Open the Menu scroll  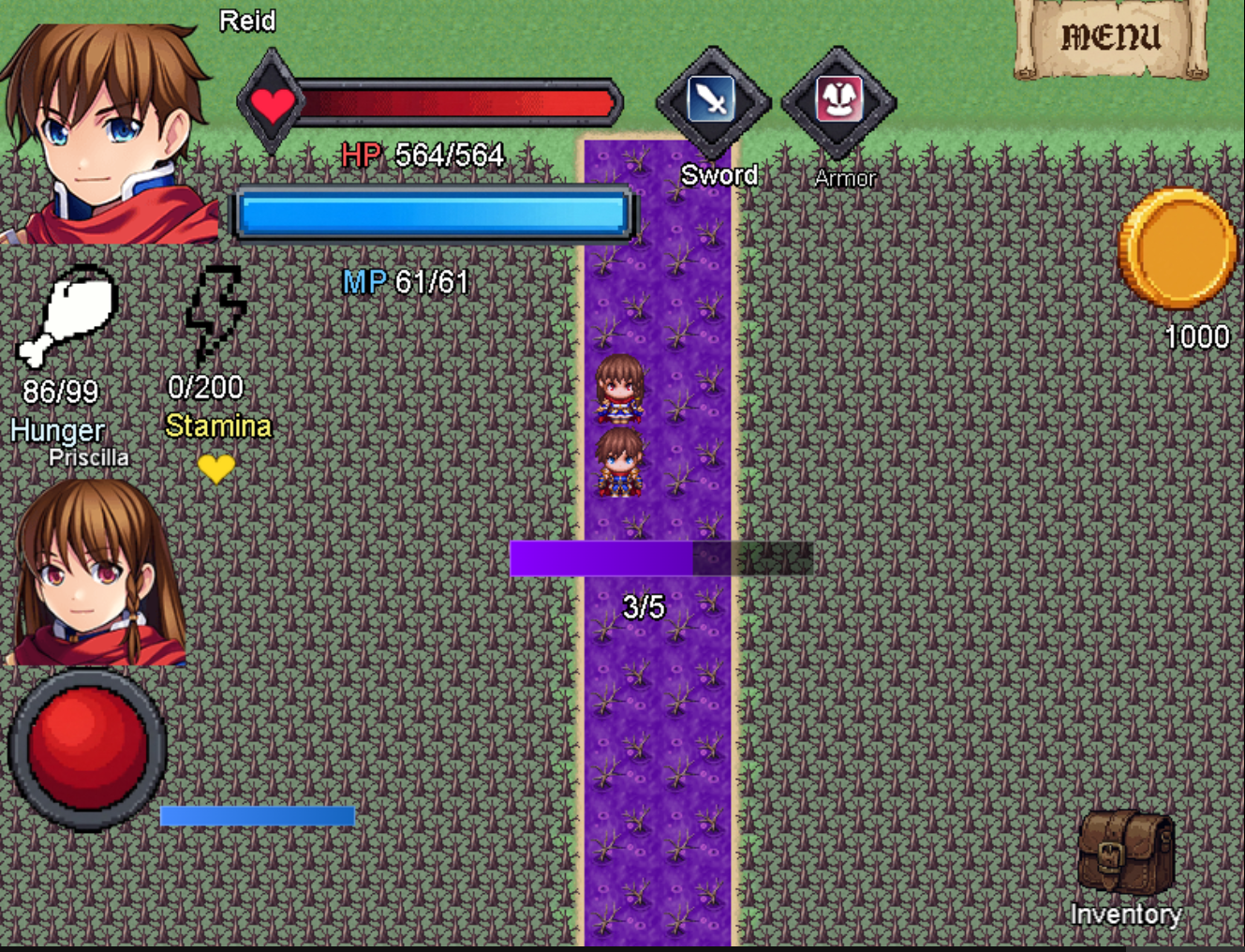click(1110, 37)
